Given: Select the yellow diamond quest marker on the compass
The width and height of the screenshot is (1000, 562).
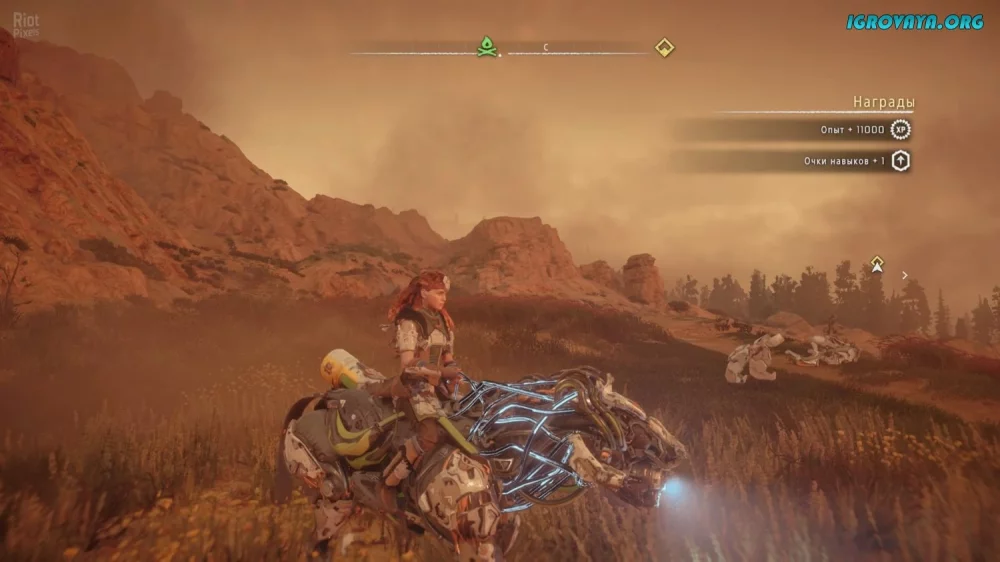Looking at the screenshot, I should (x=664, y=47).
